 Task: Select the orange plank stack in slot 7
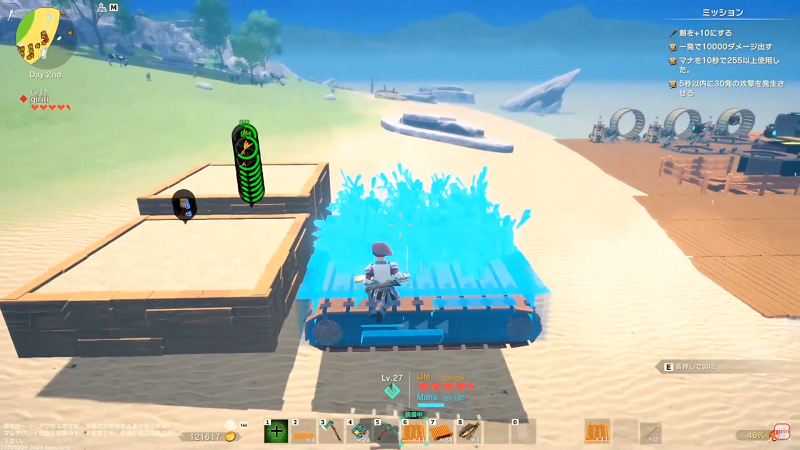[442, 431]
